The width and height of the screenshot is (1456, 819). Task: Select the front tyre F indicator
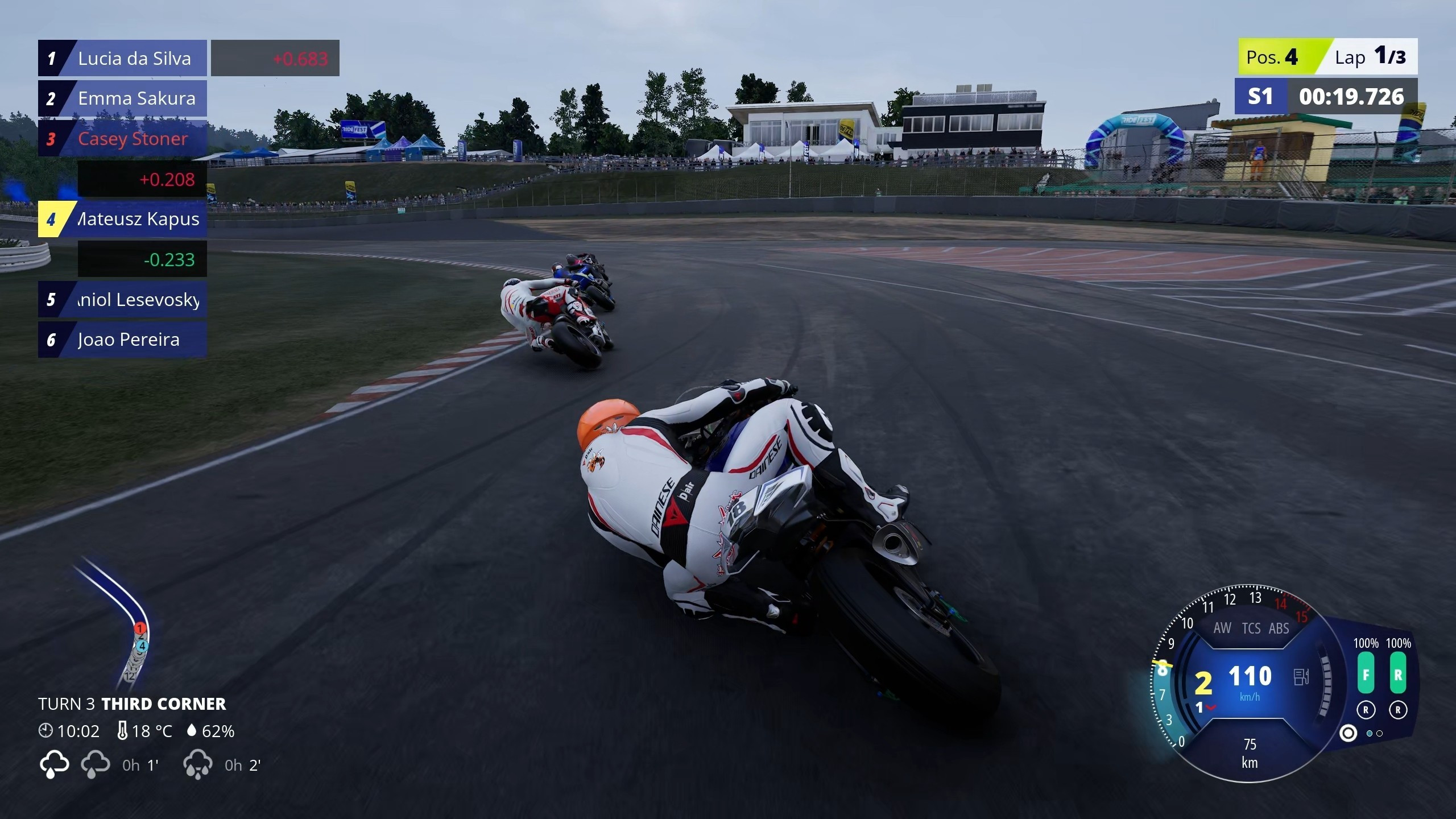coord(1366,674)
